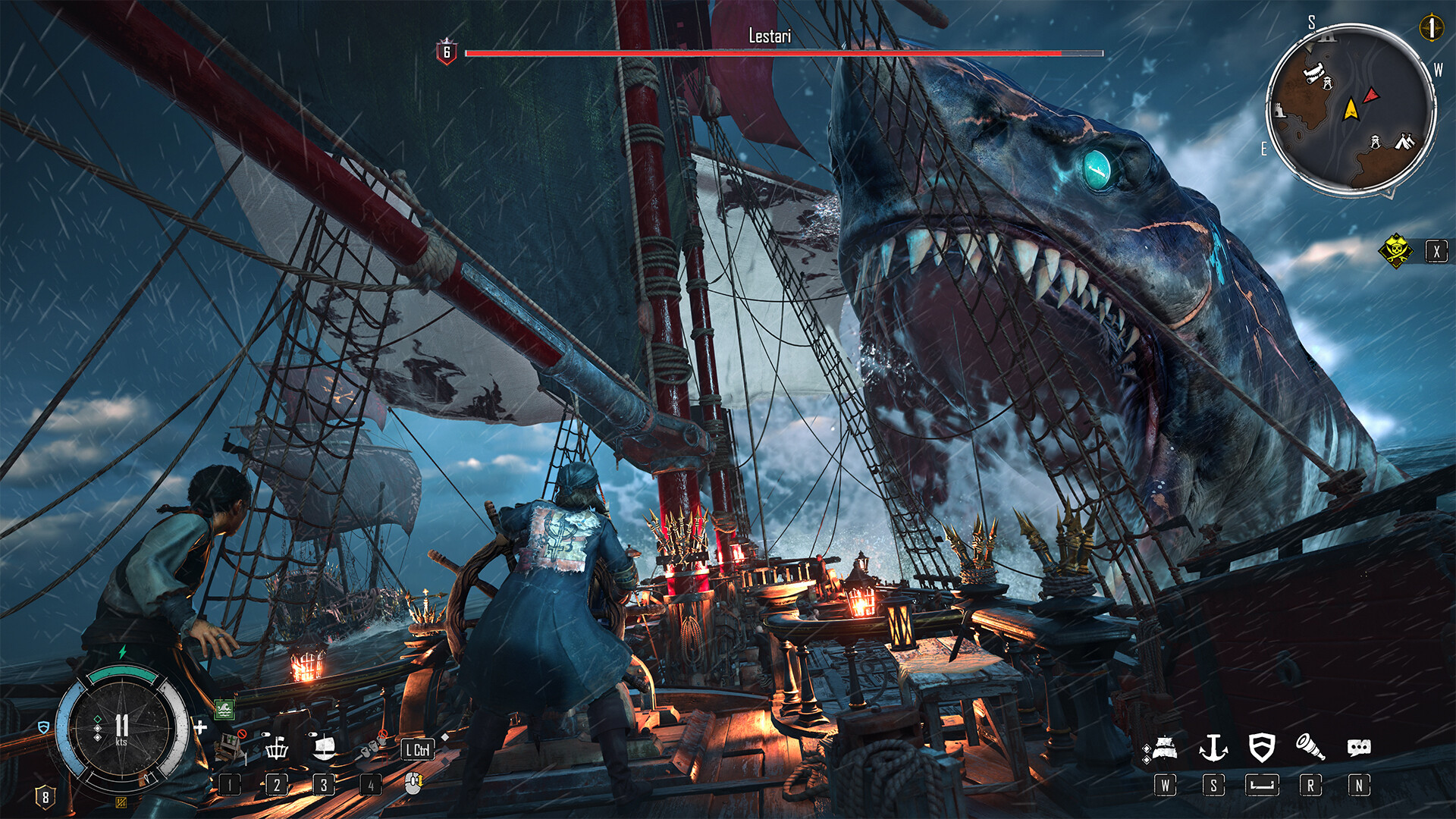Drop anchor using the anchor icon
This screenshot has width=1456, height=819.
[1213, 748]
